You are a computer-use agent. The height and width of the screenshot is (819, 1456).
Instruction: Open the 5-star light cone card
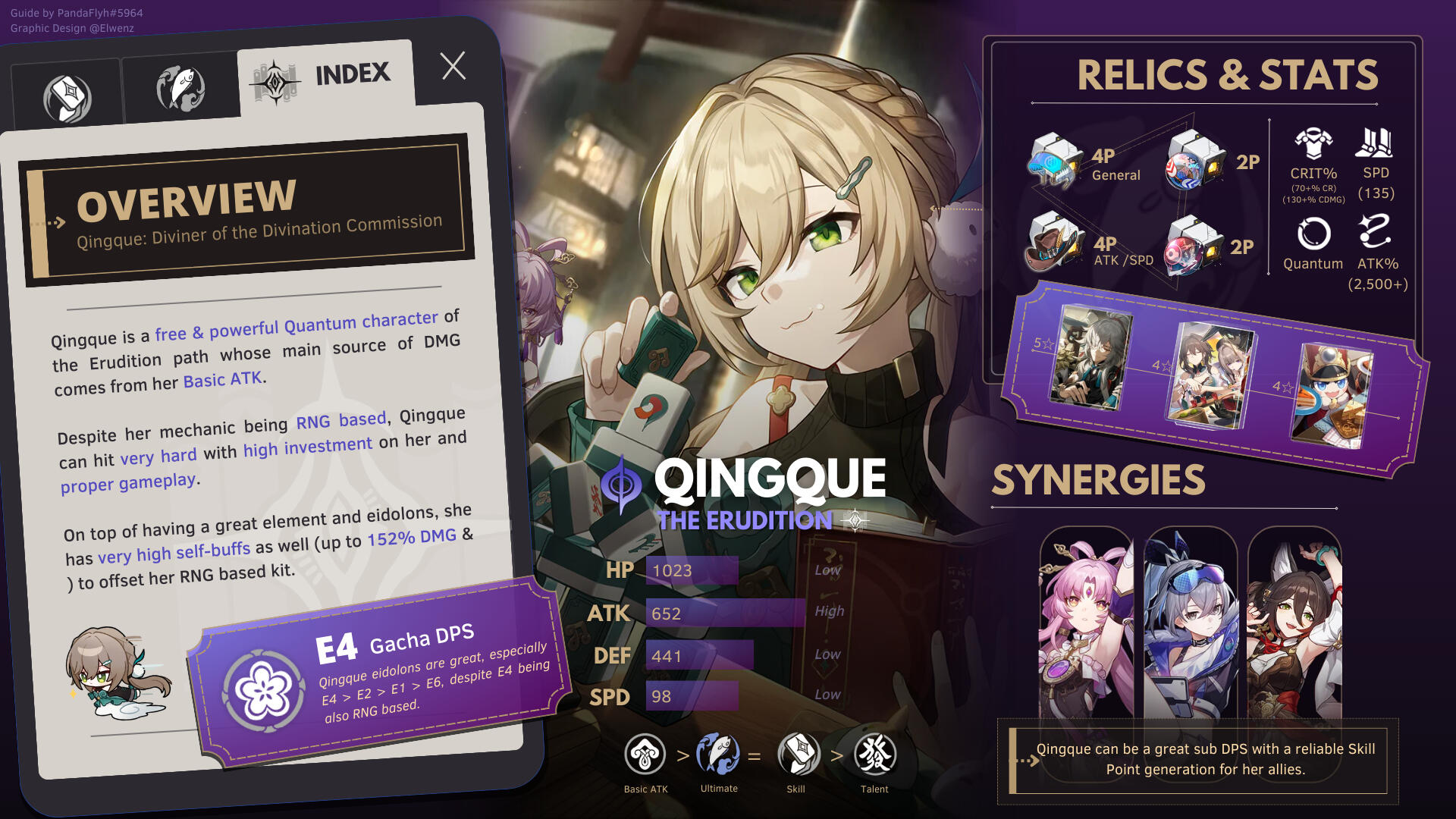pyautogui.click(x=1090, y=356)
